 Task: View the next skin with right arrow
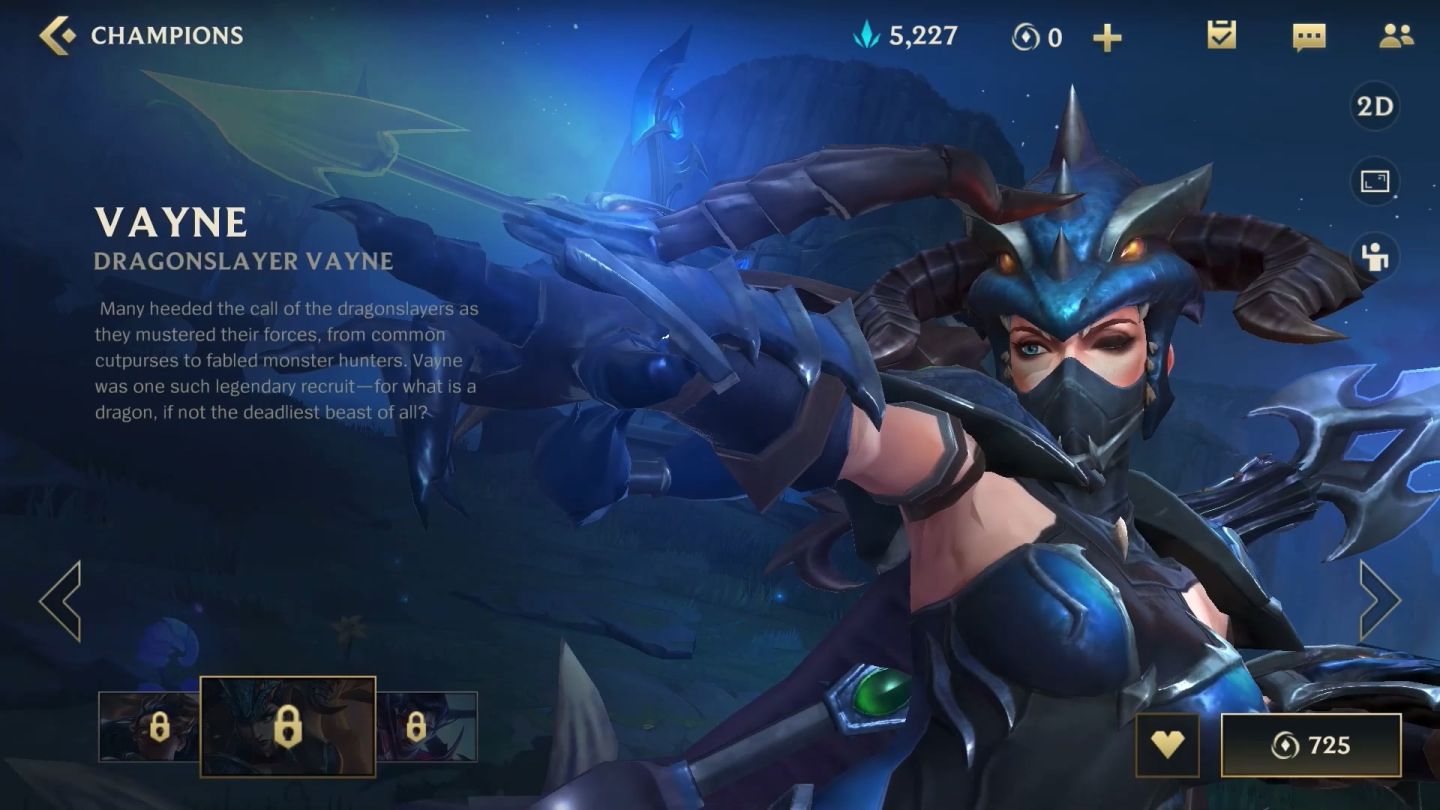point(1380,600)
